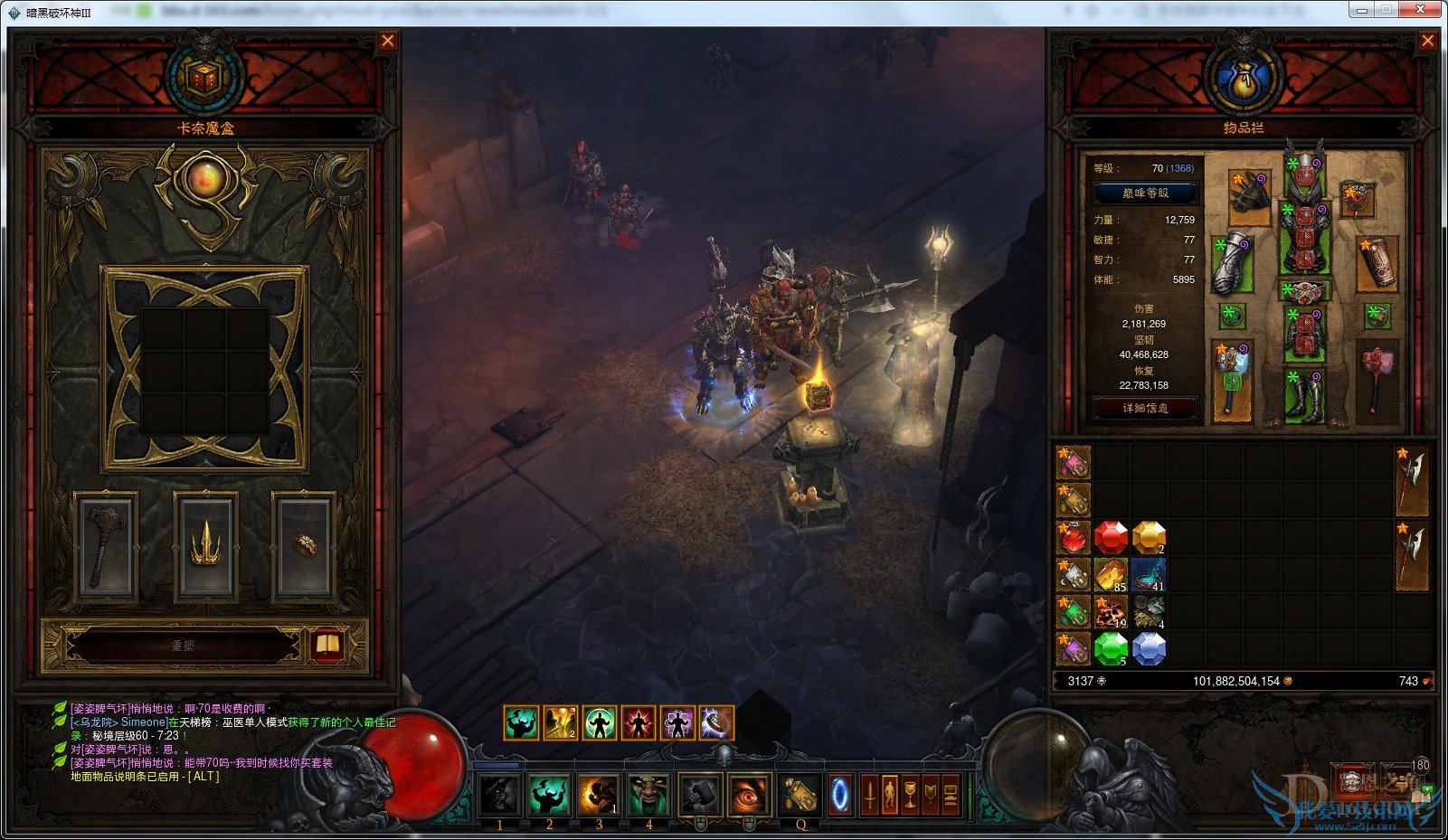Use the potion in the Q slot

point(800,795)
